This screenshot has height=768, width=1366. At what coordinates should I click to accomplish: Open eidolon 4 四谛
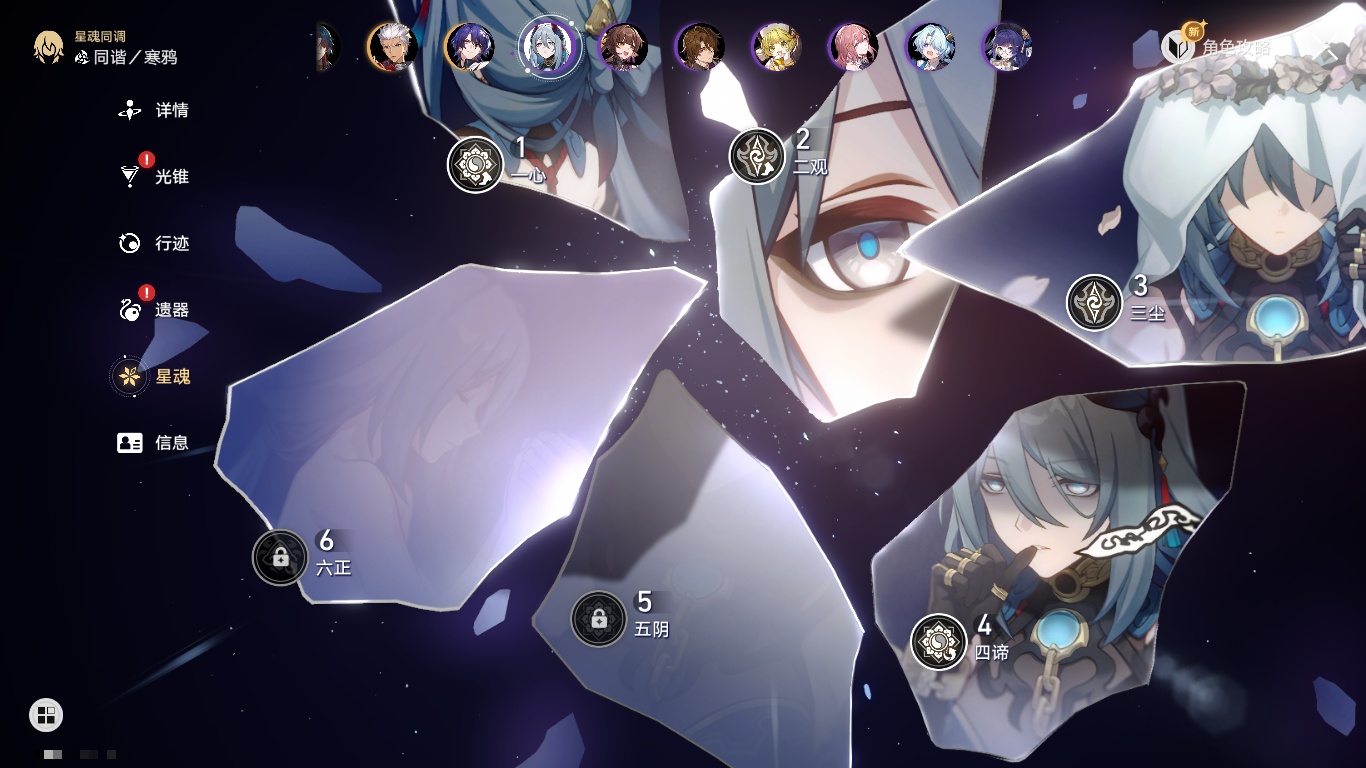[938, 642]
